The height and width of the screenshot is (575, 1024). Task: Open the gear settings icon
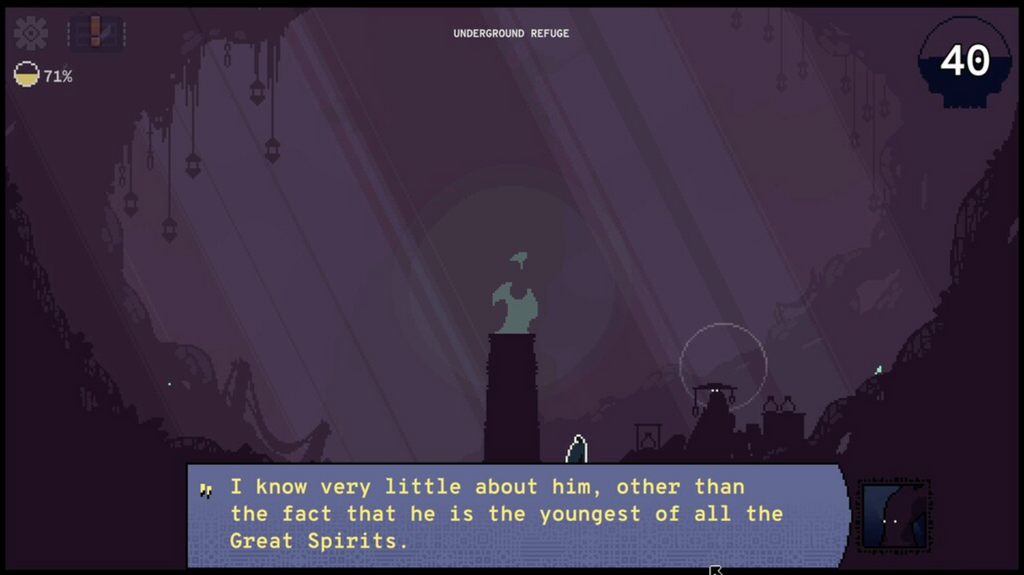pos(31,33)
